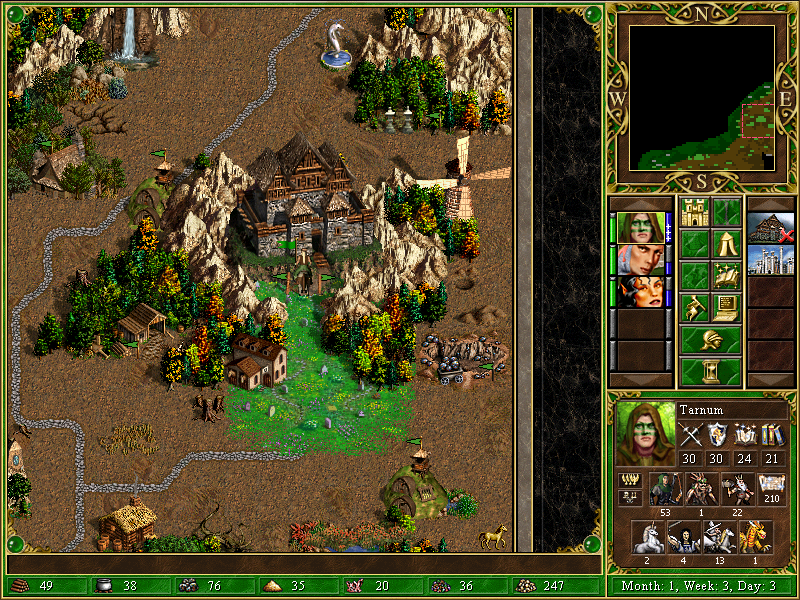Put the hero to sleep with tent button
800x600 pixels.
[x=727, y=244]
